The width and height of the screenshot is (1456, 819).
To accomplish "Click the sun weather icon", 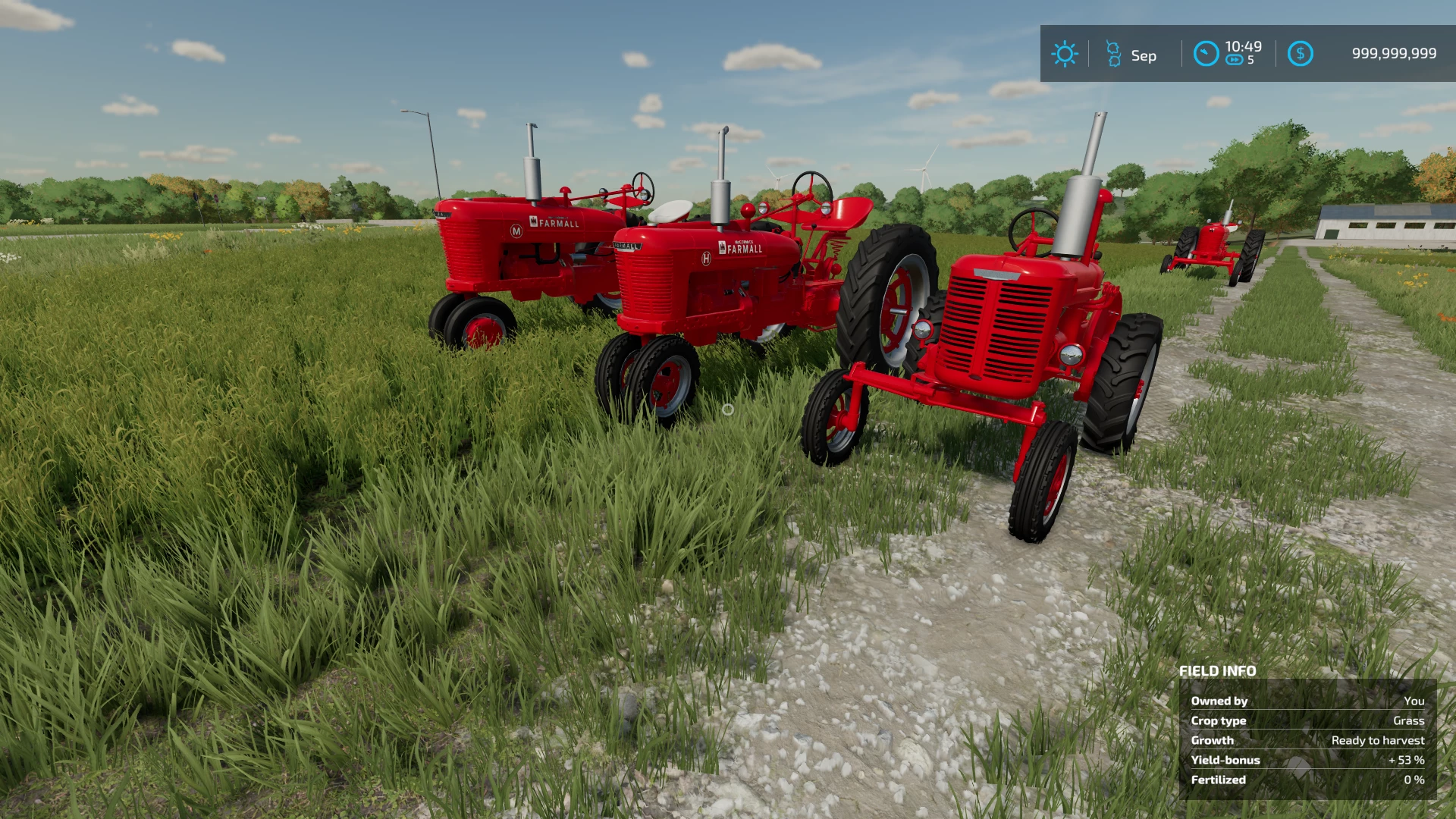I will coord(1064,54).
